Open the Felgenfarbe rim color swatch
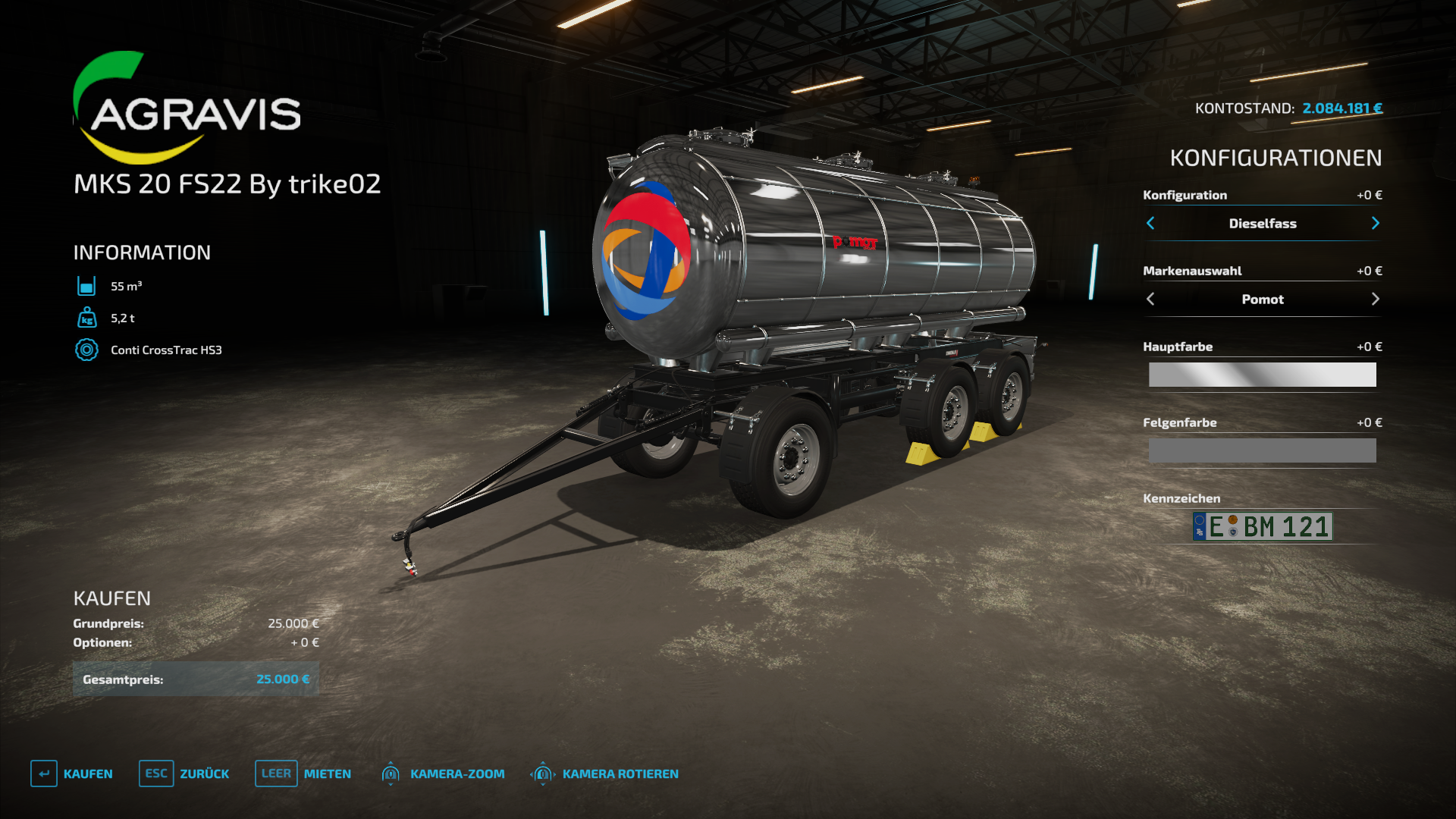 (x=1262, y=450)
